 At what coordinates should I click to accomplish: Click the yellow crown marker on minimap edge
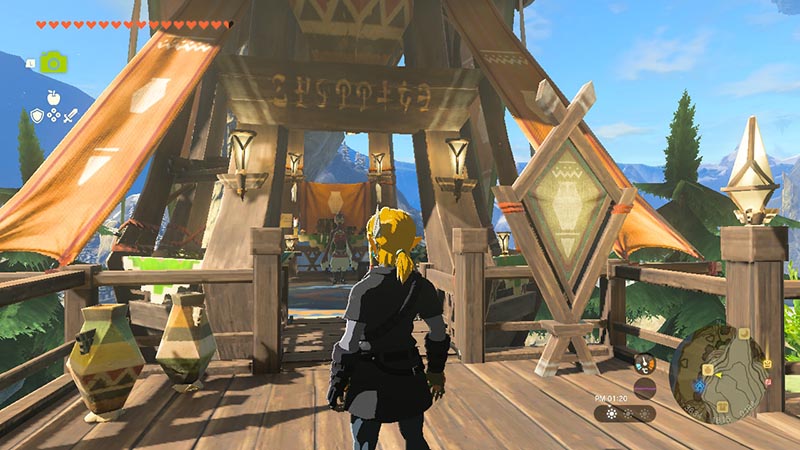tap(766, 365)
